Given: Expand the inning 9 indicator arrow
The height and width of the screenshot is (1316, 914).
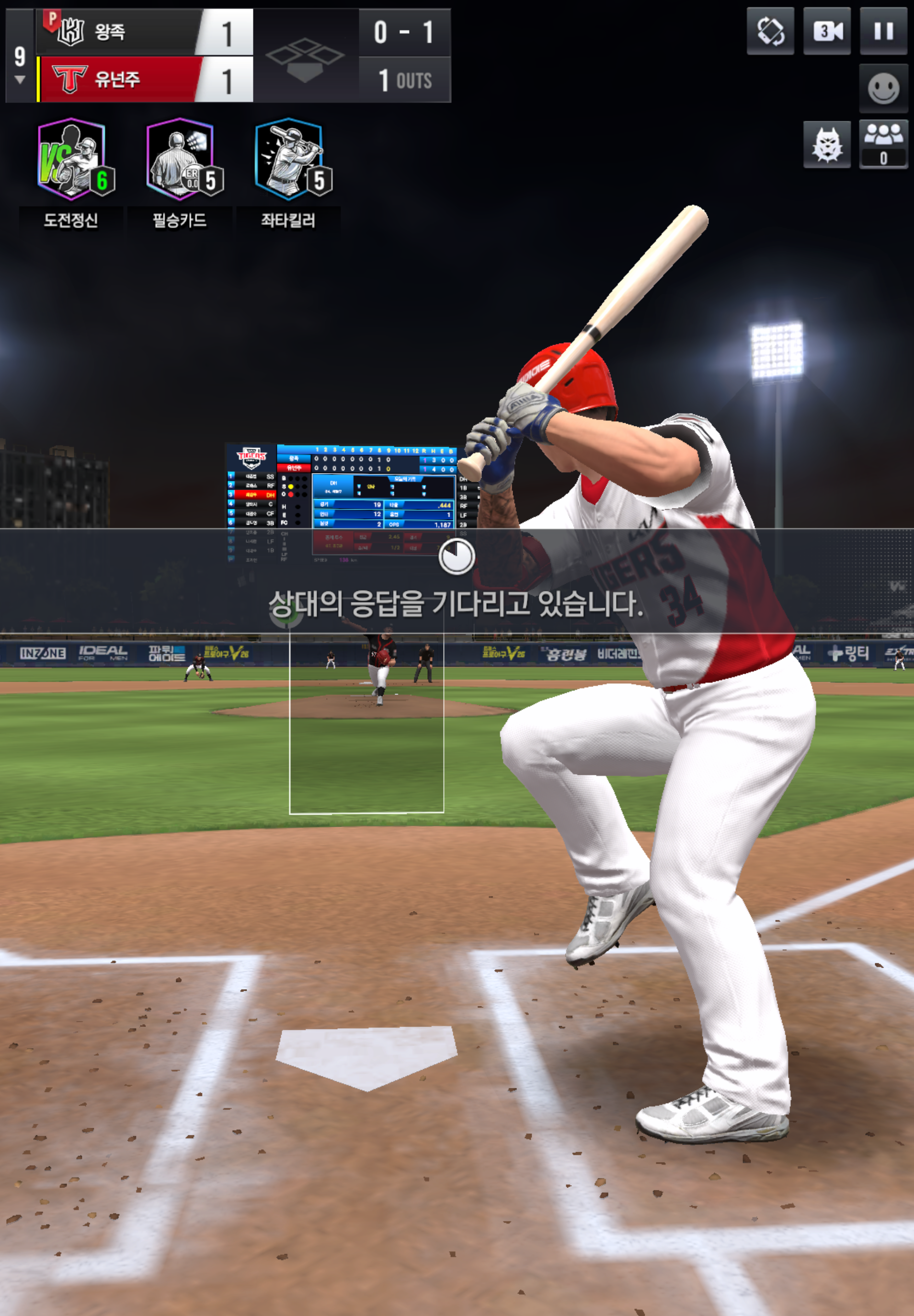Looking at the screenshot, I should coord(20,80).
